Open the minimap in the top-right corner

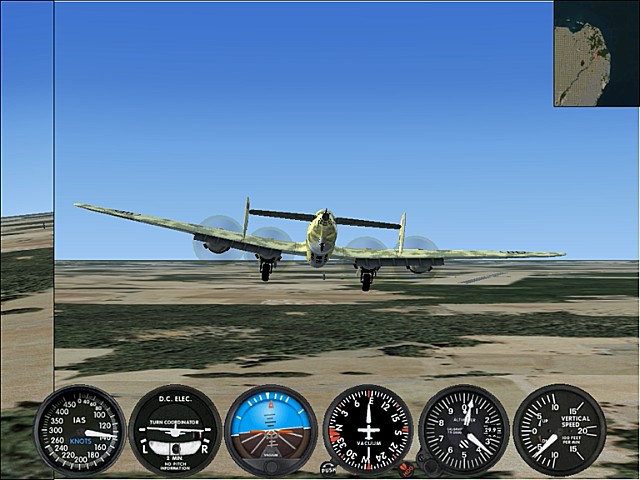pyautogui.click(x=597, y=53)
